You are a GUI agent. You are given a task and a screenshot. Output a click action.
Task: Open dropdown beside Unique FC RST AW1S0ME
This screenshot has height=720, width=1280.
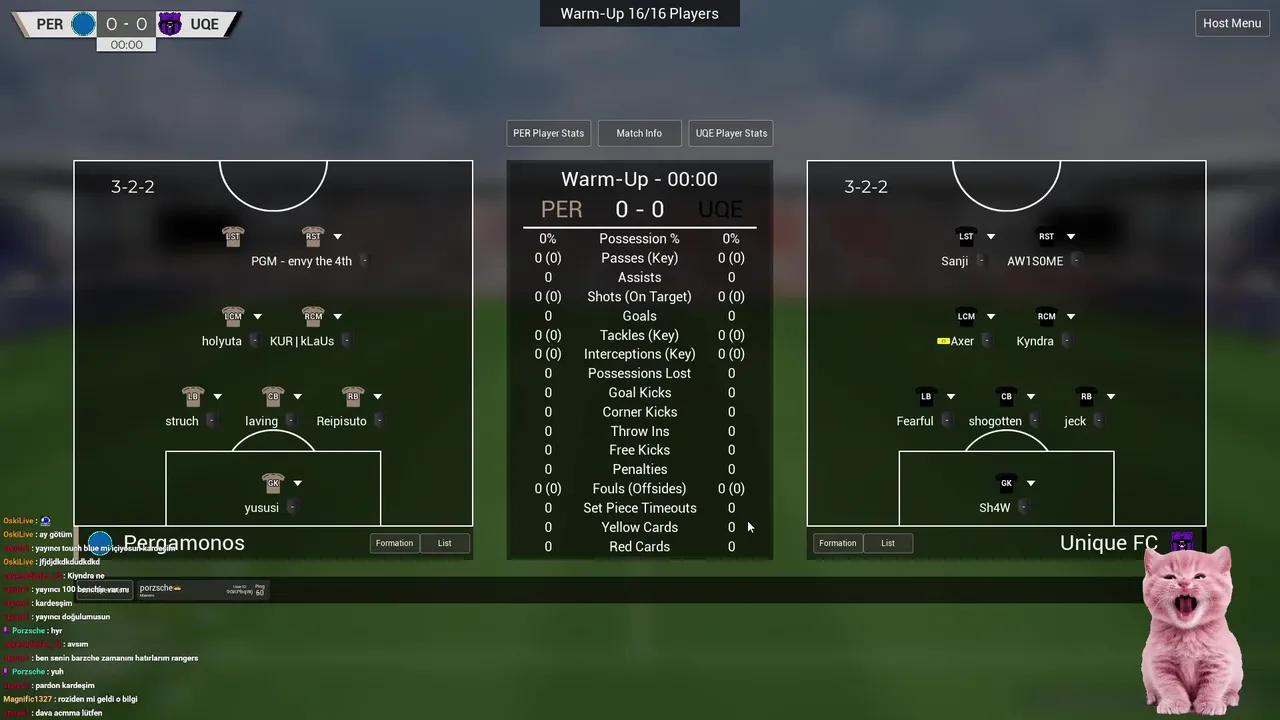1070,237
